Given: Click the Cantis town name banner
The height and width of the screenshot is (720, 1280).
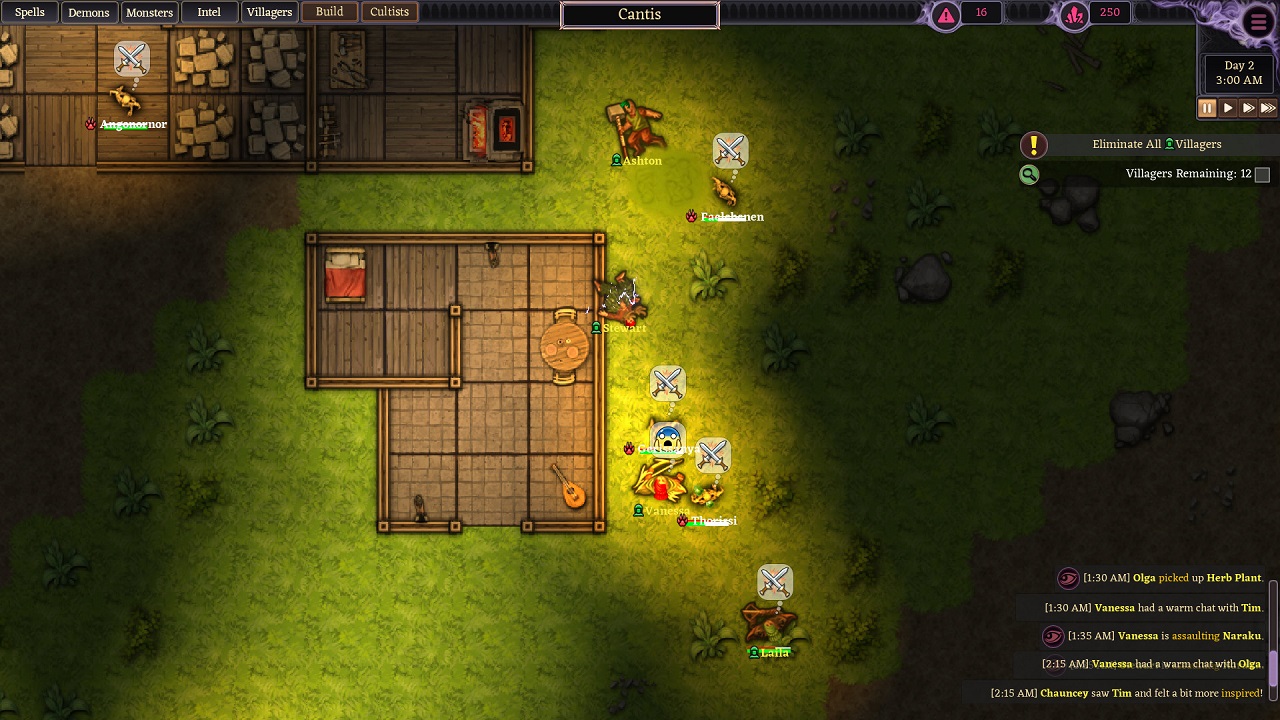Looking at the screenshot, I should coord(639,15).
